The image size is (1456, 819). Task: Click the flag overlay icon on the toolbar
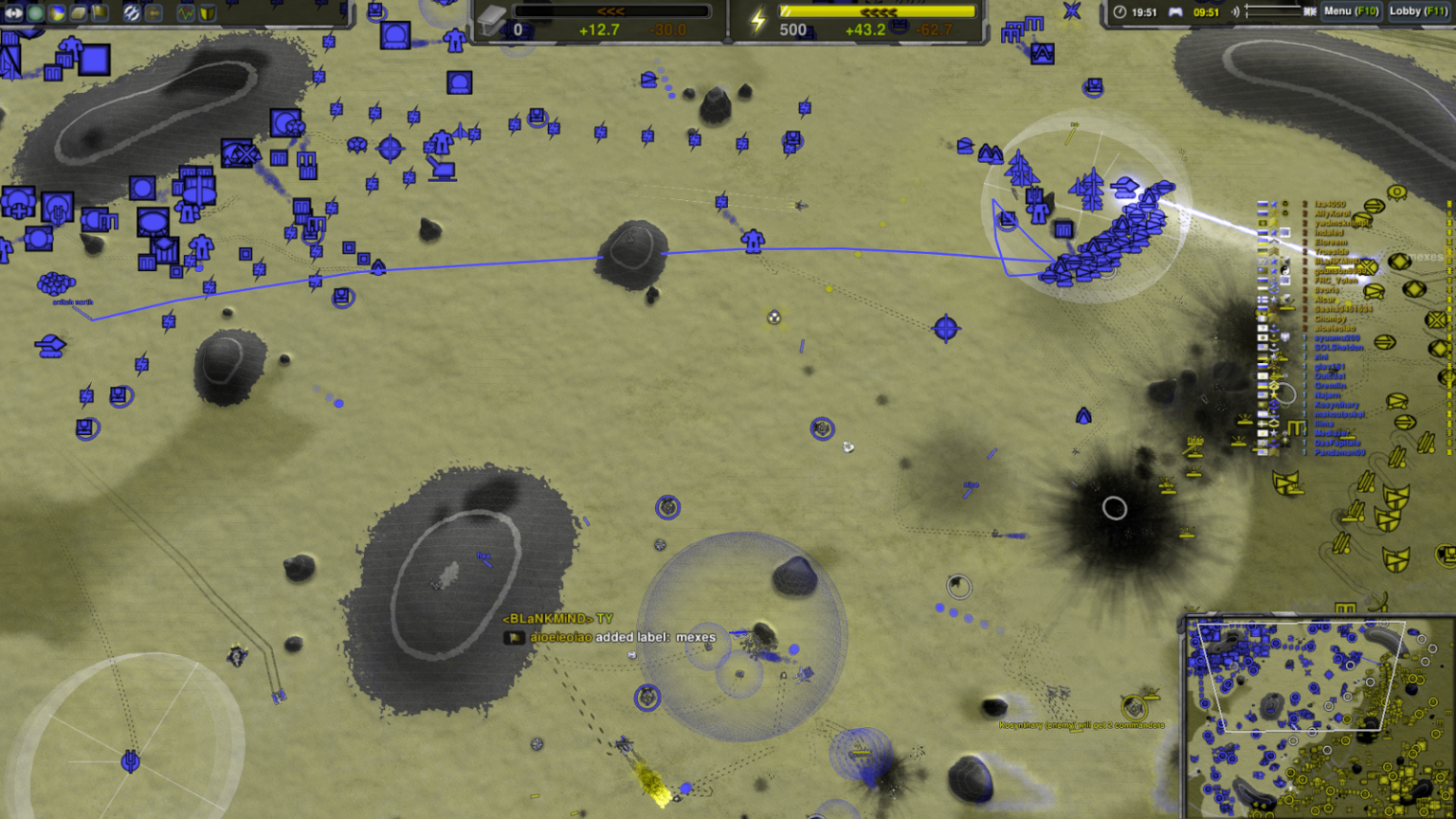tap(100, 13)
